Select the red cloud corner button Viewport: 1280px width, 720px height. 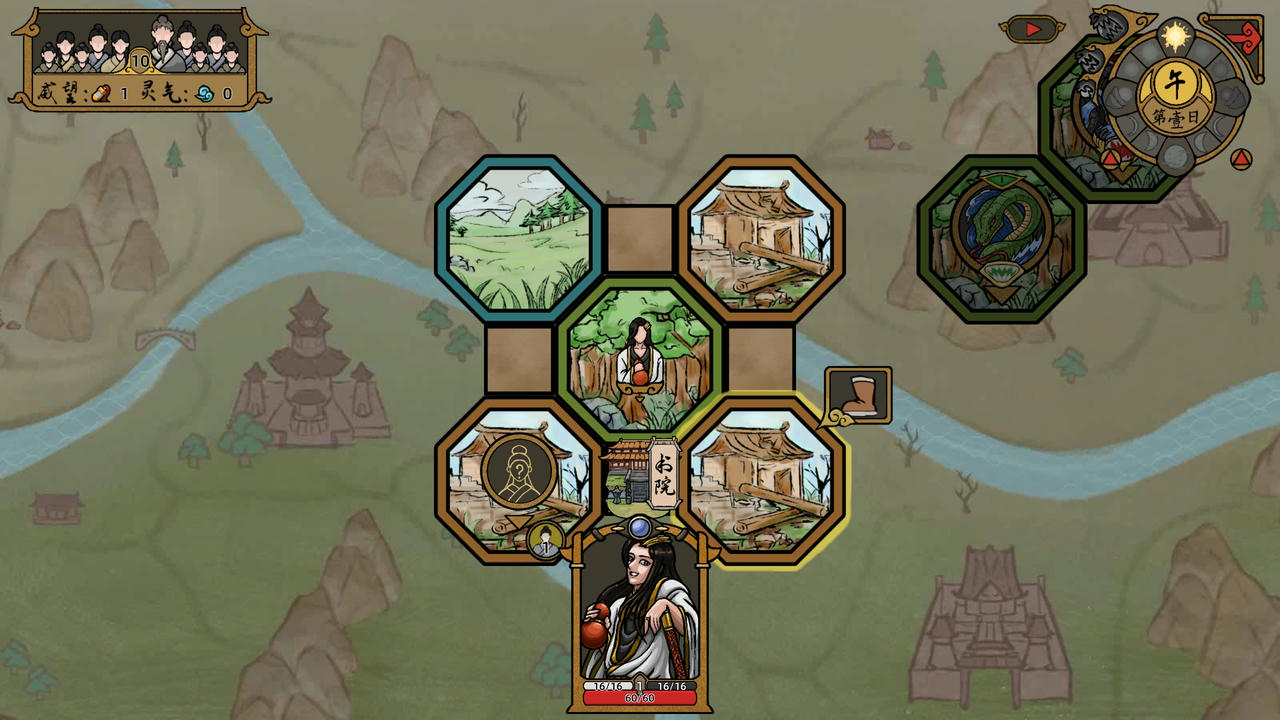pos(1243,38)
